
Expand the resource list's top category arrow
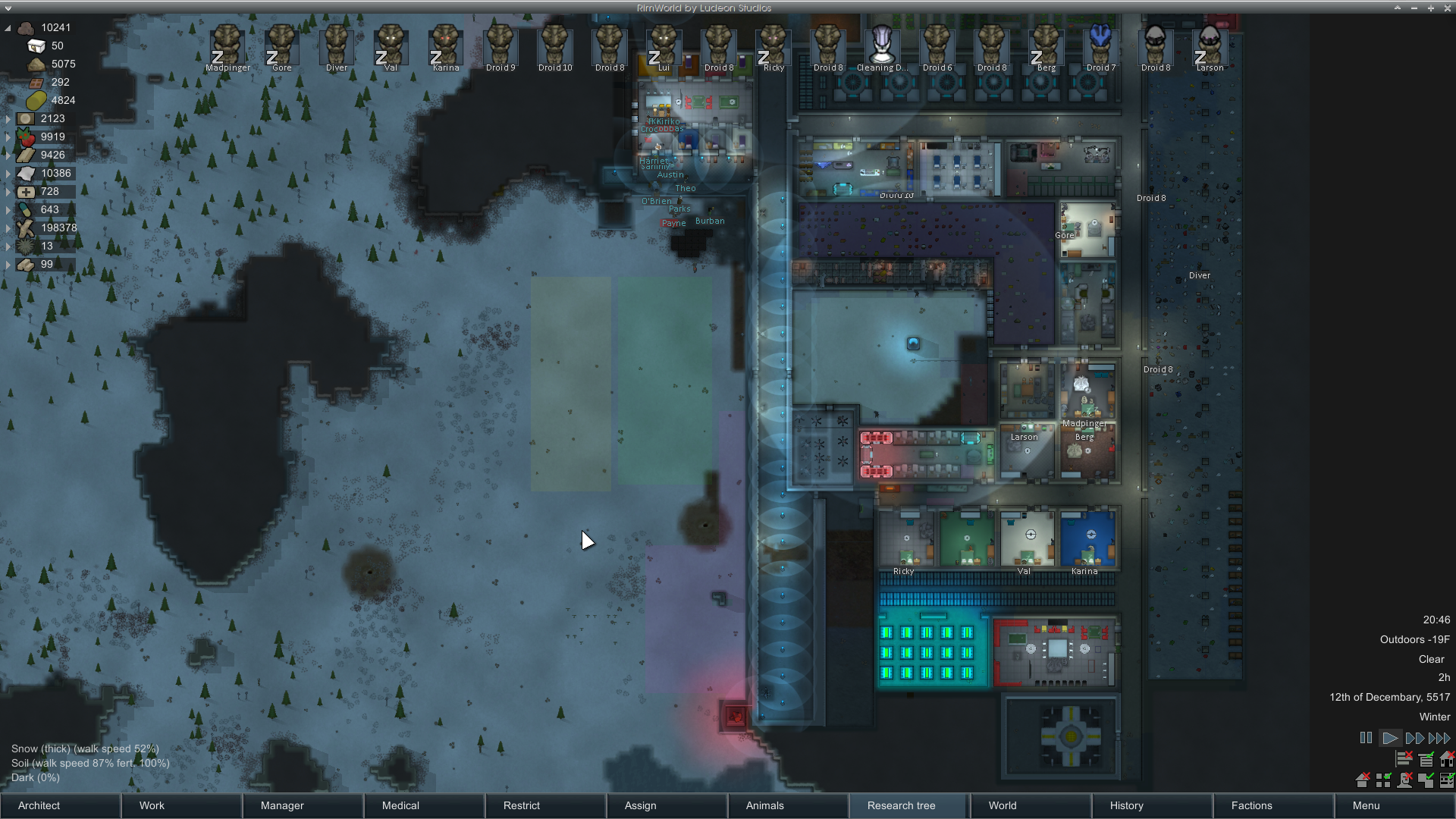8,28
